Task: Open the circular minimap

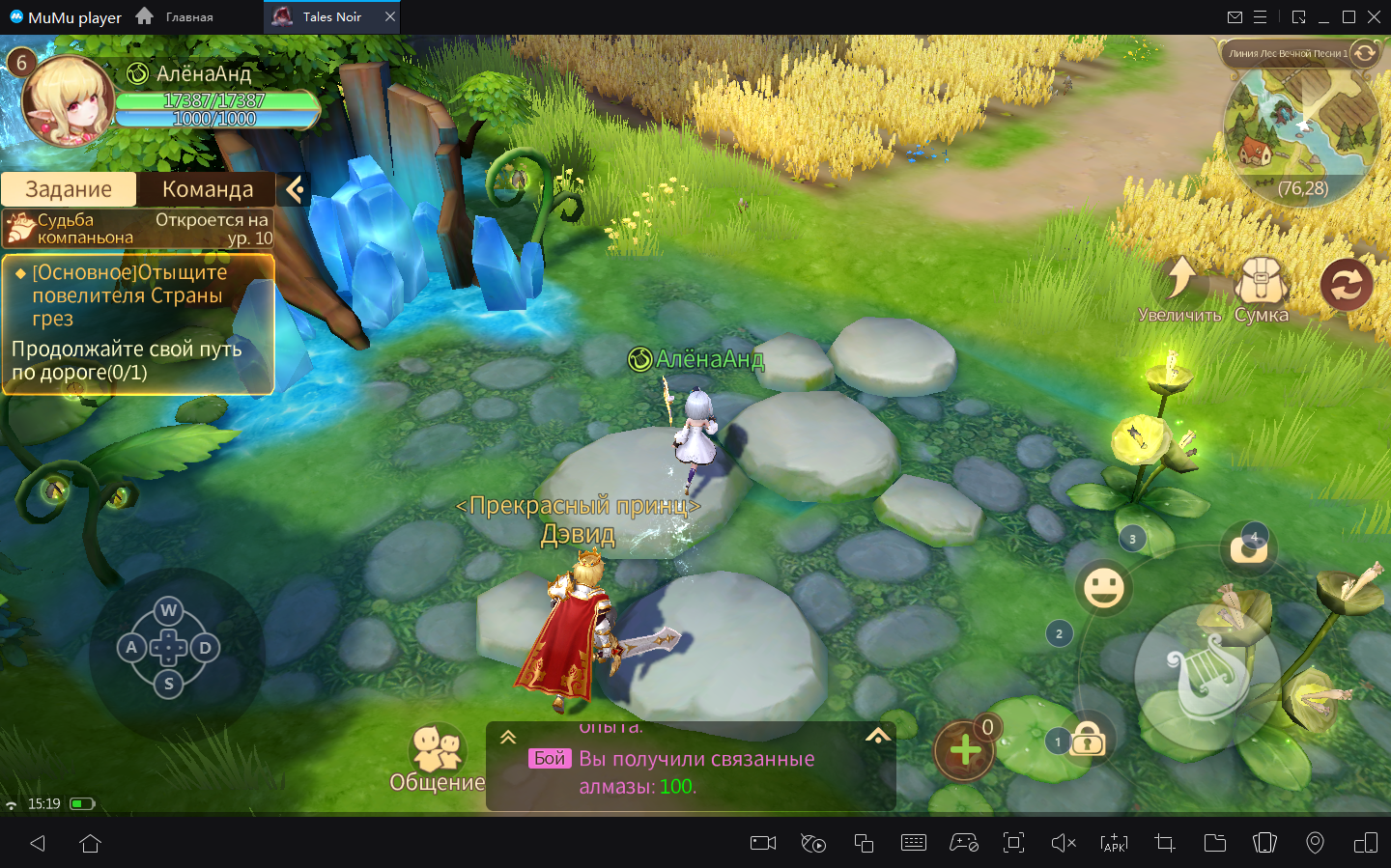Action: [x=1302, y=126]
